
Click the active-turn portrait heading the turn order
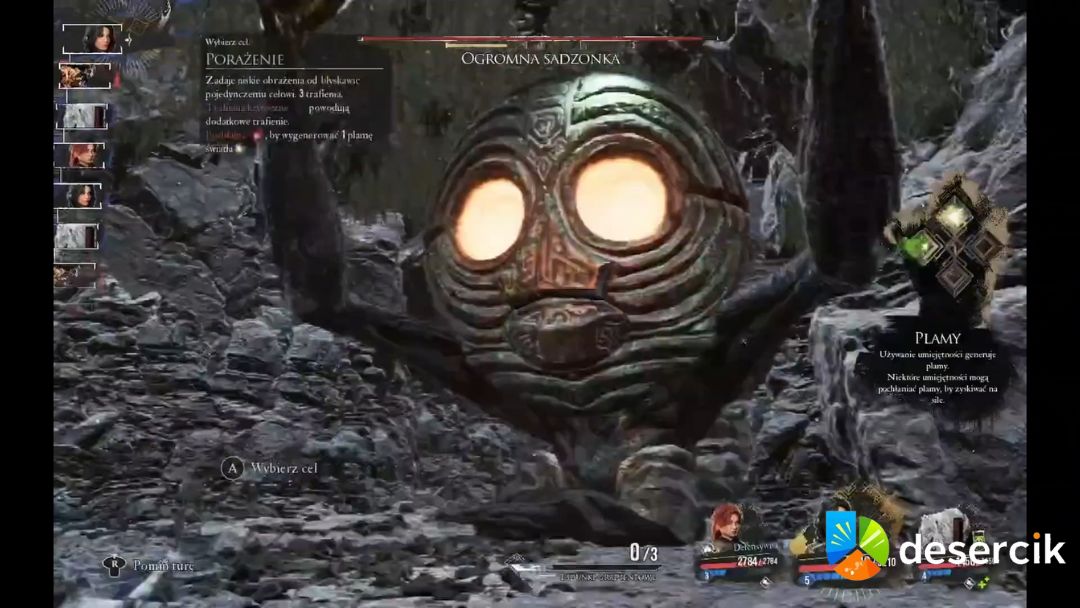pyautogui.click(x=93, y=39)
